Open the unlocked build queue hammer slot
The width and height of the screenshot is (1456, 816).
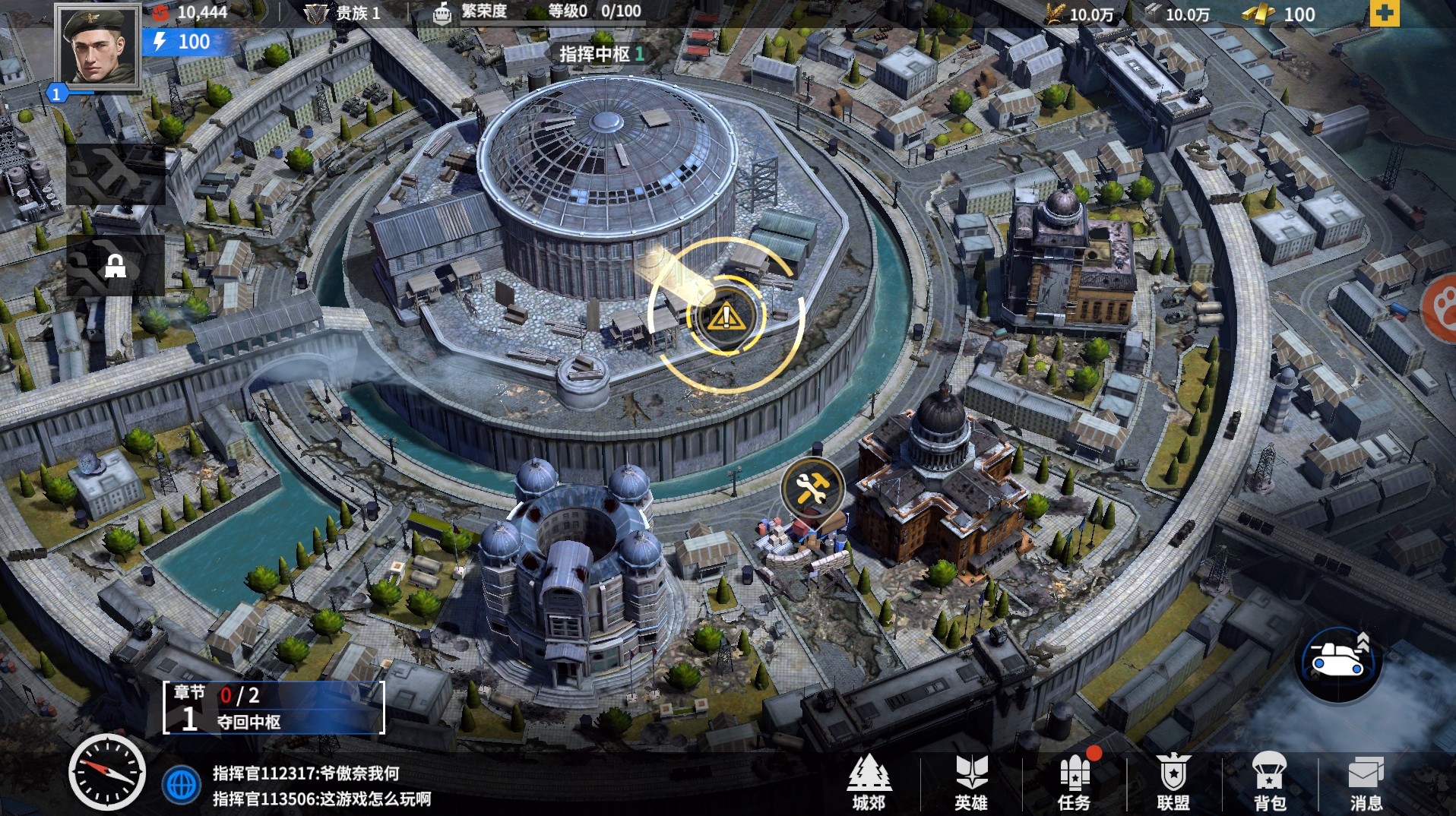coord(116,175)
